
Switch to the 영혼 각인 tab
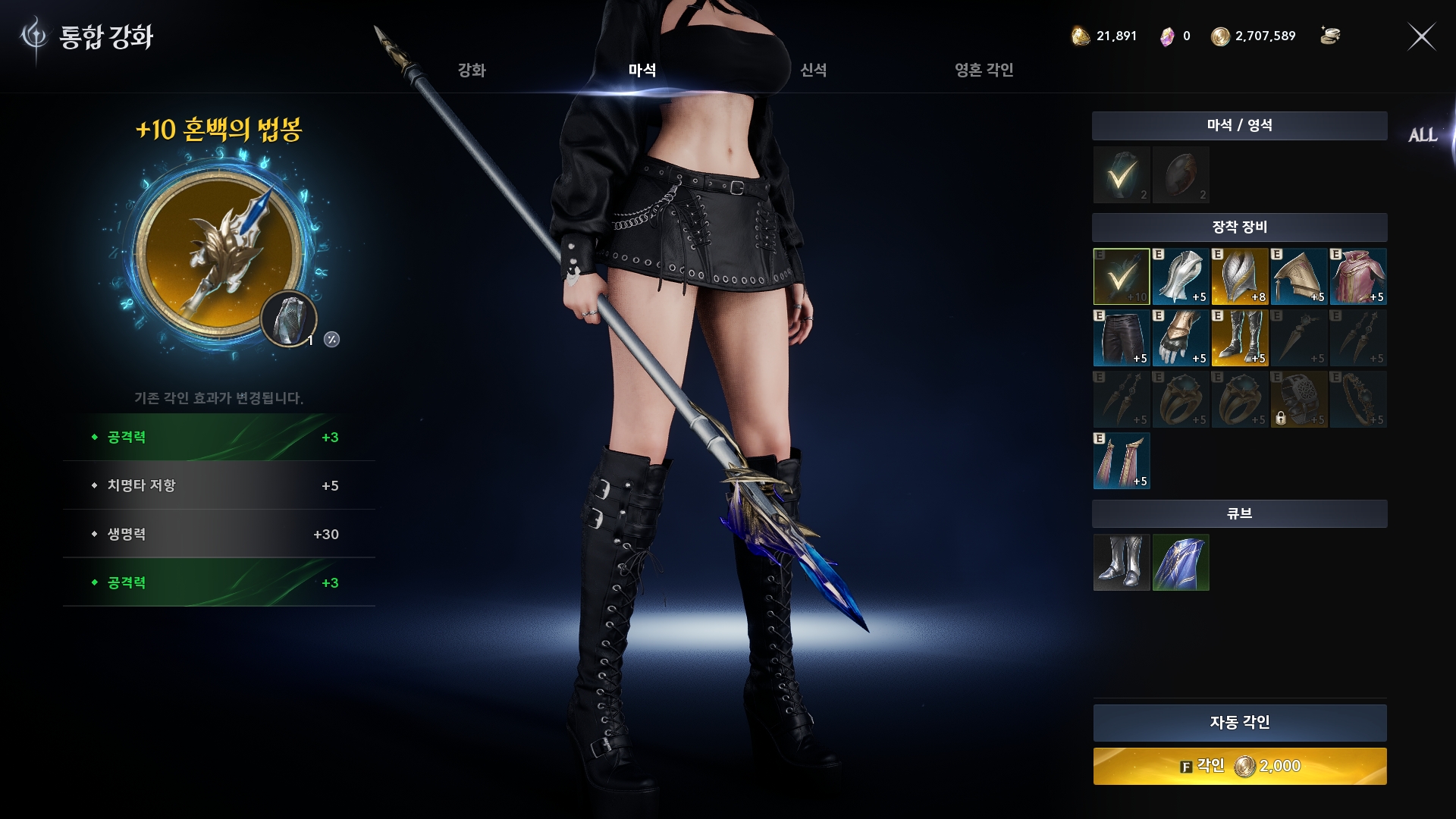984,71
